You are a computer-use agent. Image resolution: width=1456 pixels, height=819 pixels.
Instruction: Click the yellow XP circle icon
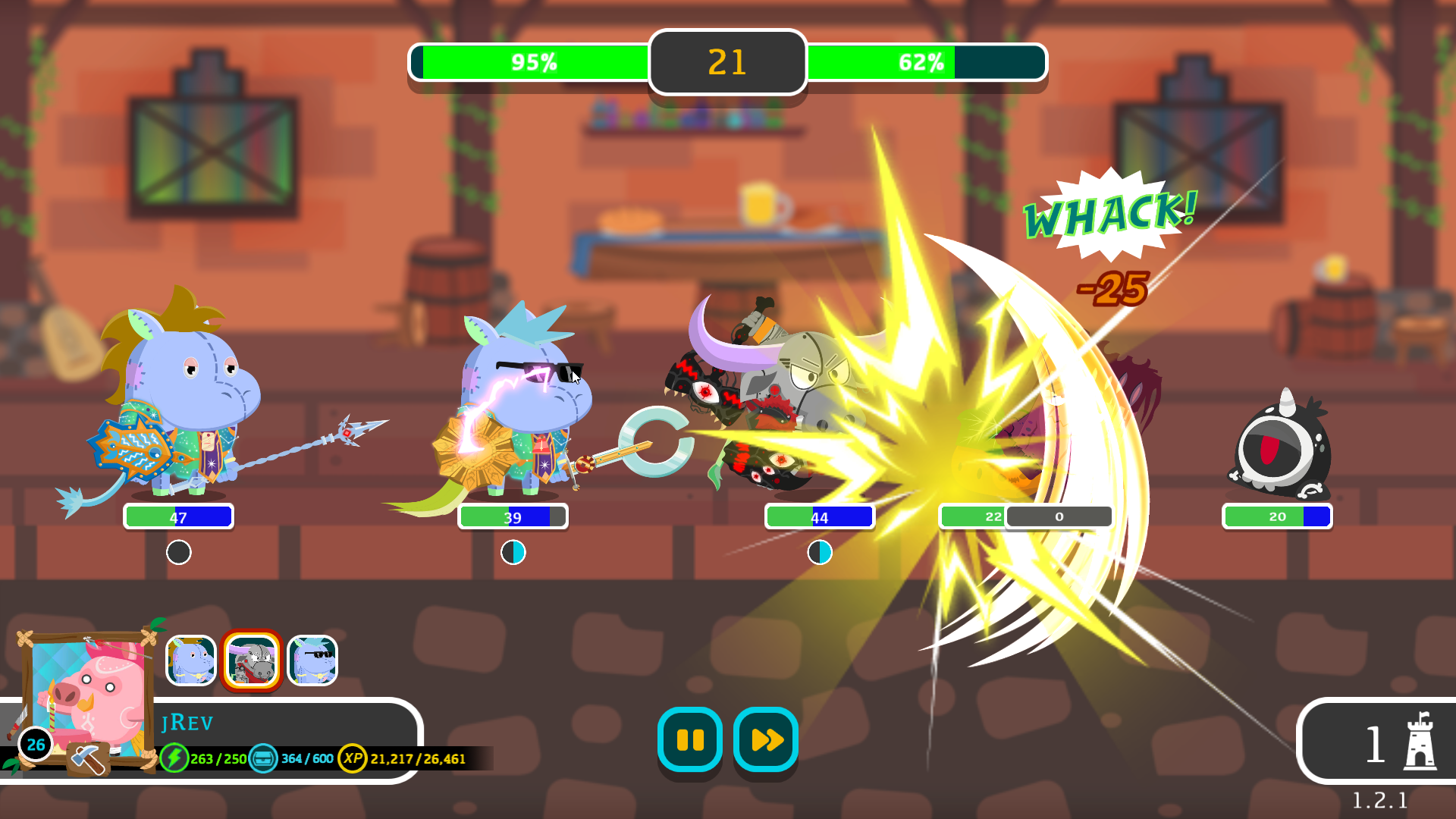tap(353, 757)
